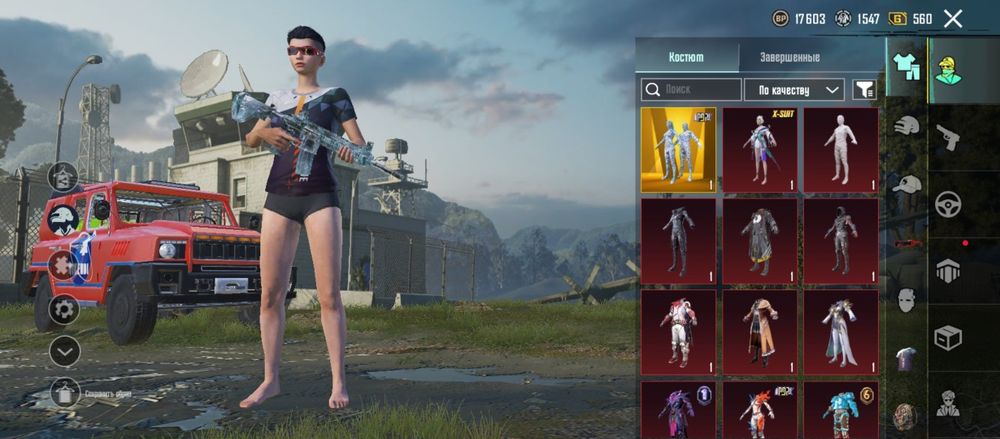This screenshot has width=1000, height=439.
Task: Collapse the side buttons with the down arrow
Action: point(64,351)
